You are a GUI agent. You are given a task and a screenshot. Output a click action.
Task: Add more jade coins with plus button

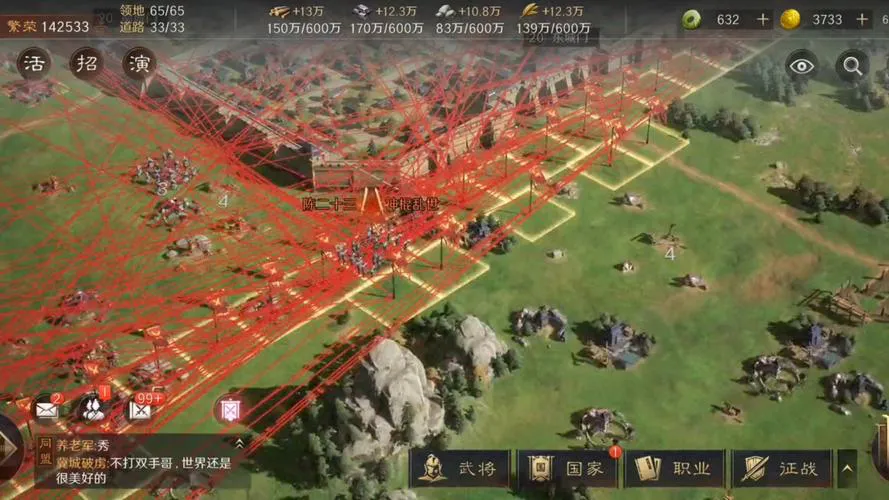pos(763,20)
